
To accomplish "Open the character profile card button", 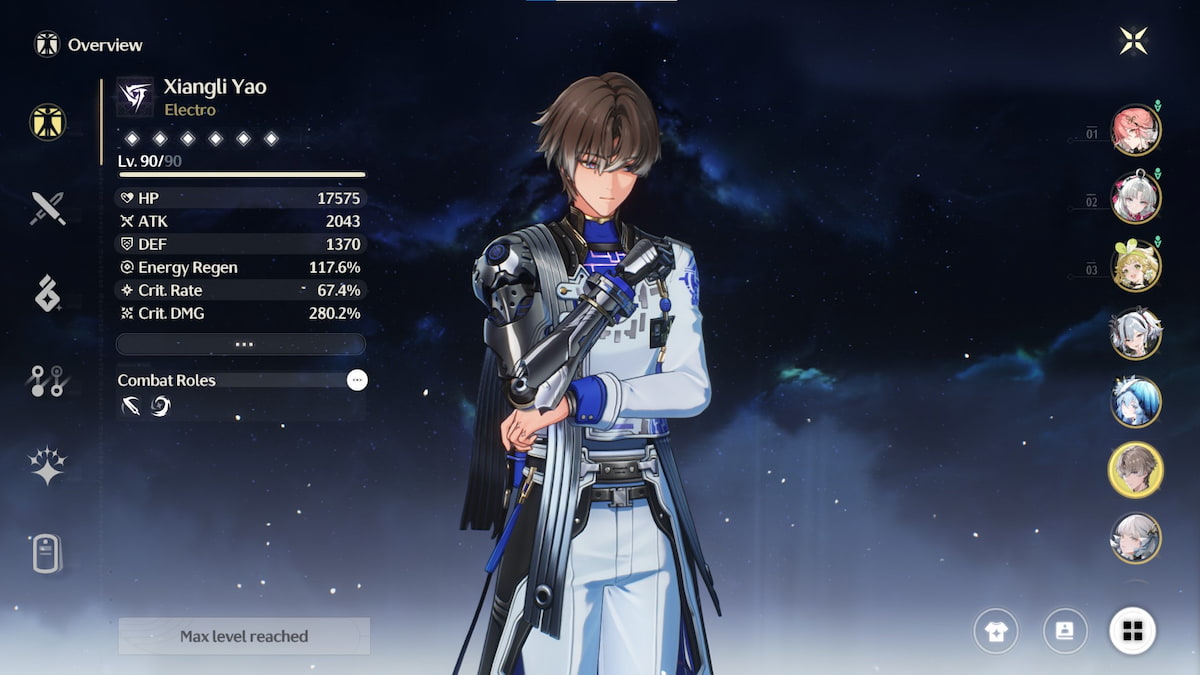I will [1065, 631].
